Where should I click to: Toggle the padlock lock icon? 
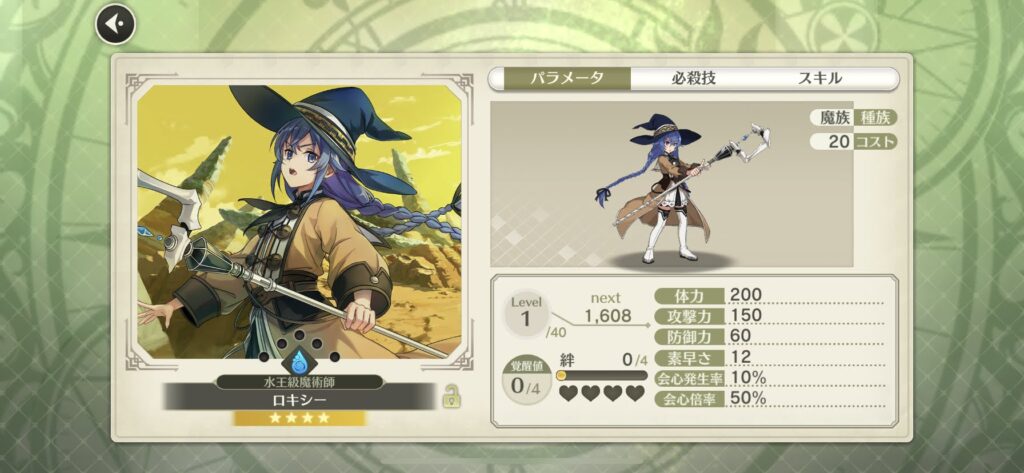pos(452,395)
